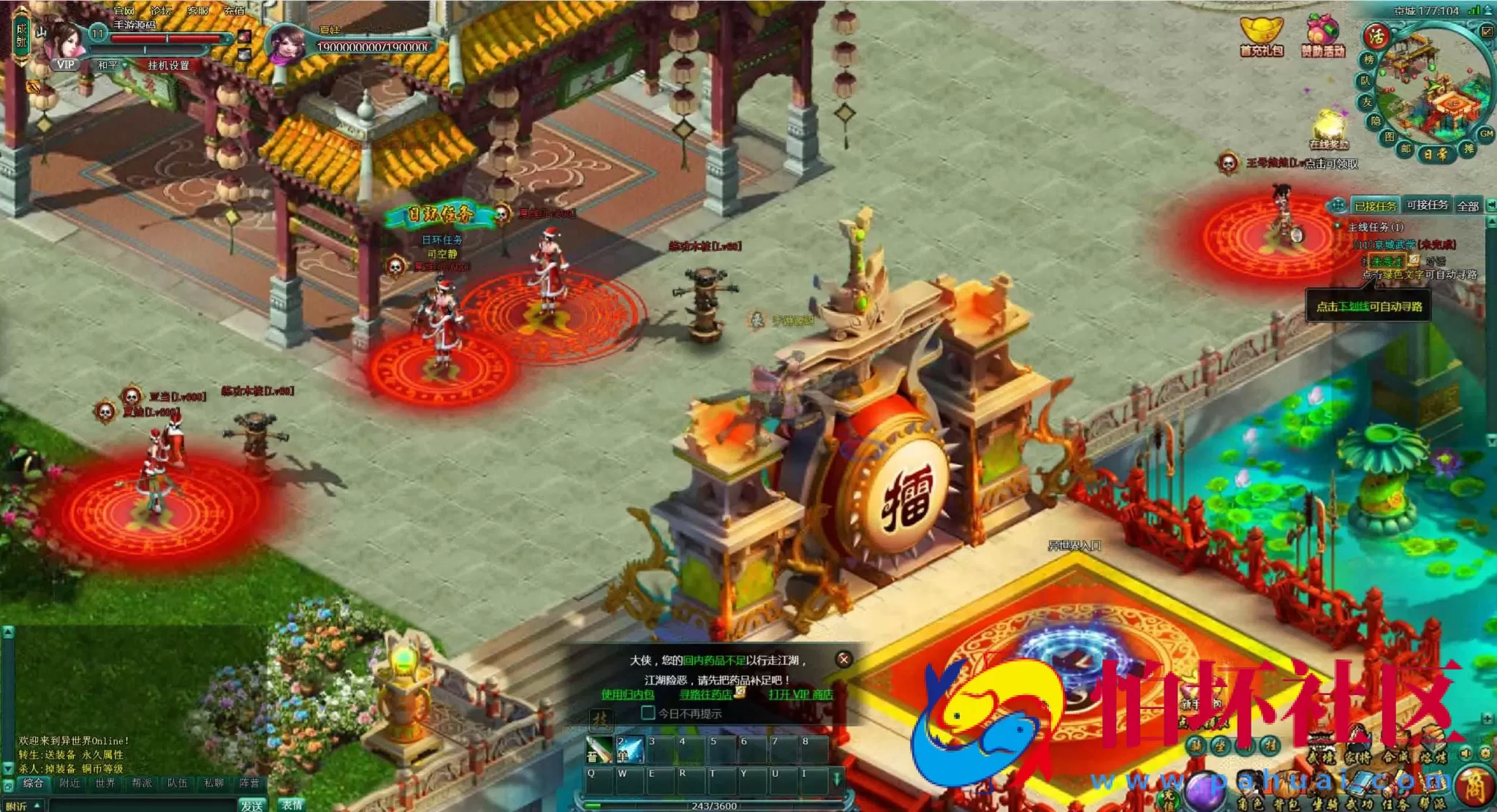Close the low-potion warning popup
Screen dimensions: 1497x812
coord(844,659)
